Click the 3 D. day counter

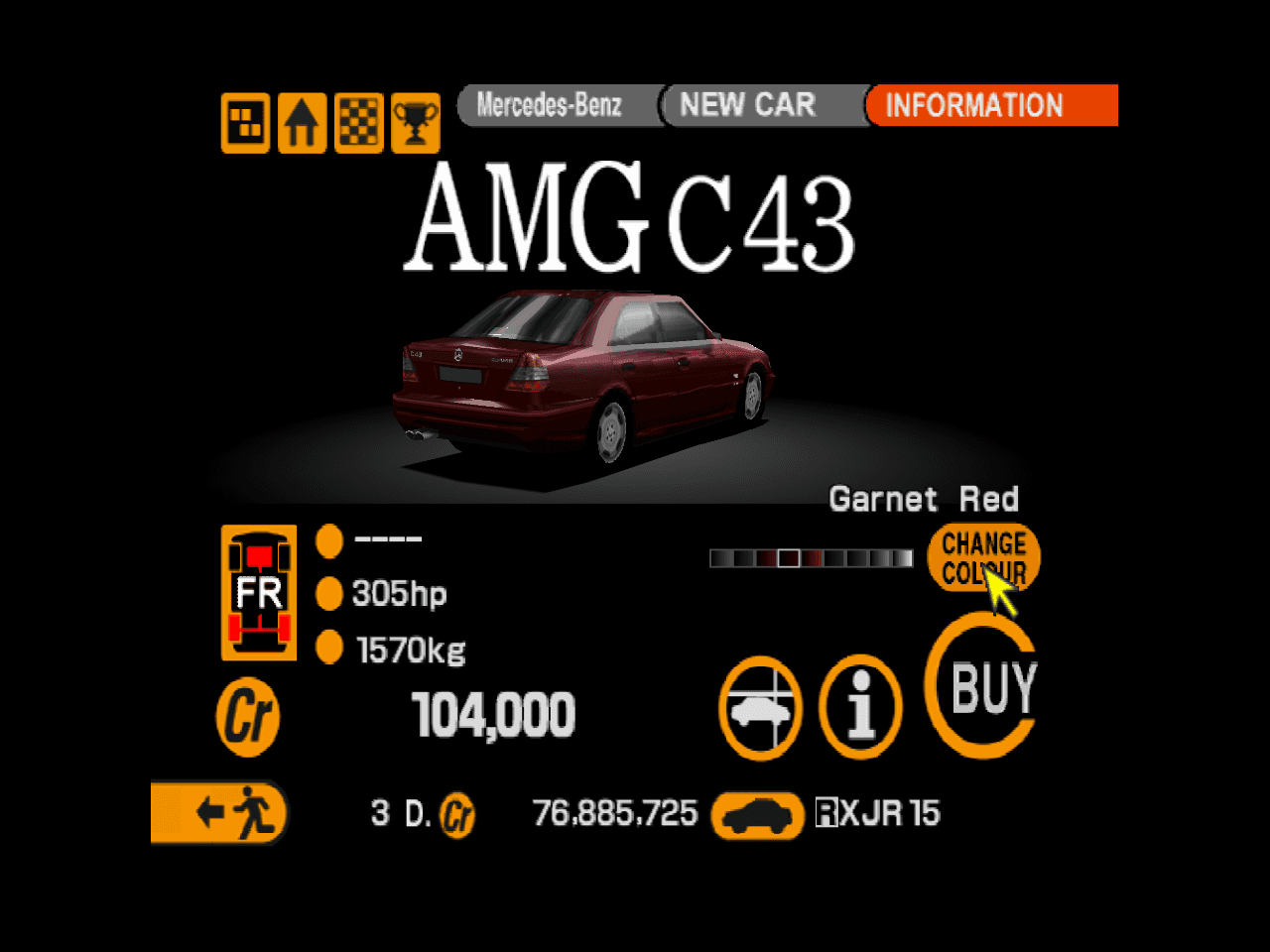coord(397,813)
